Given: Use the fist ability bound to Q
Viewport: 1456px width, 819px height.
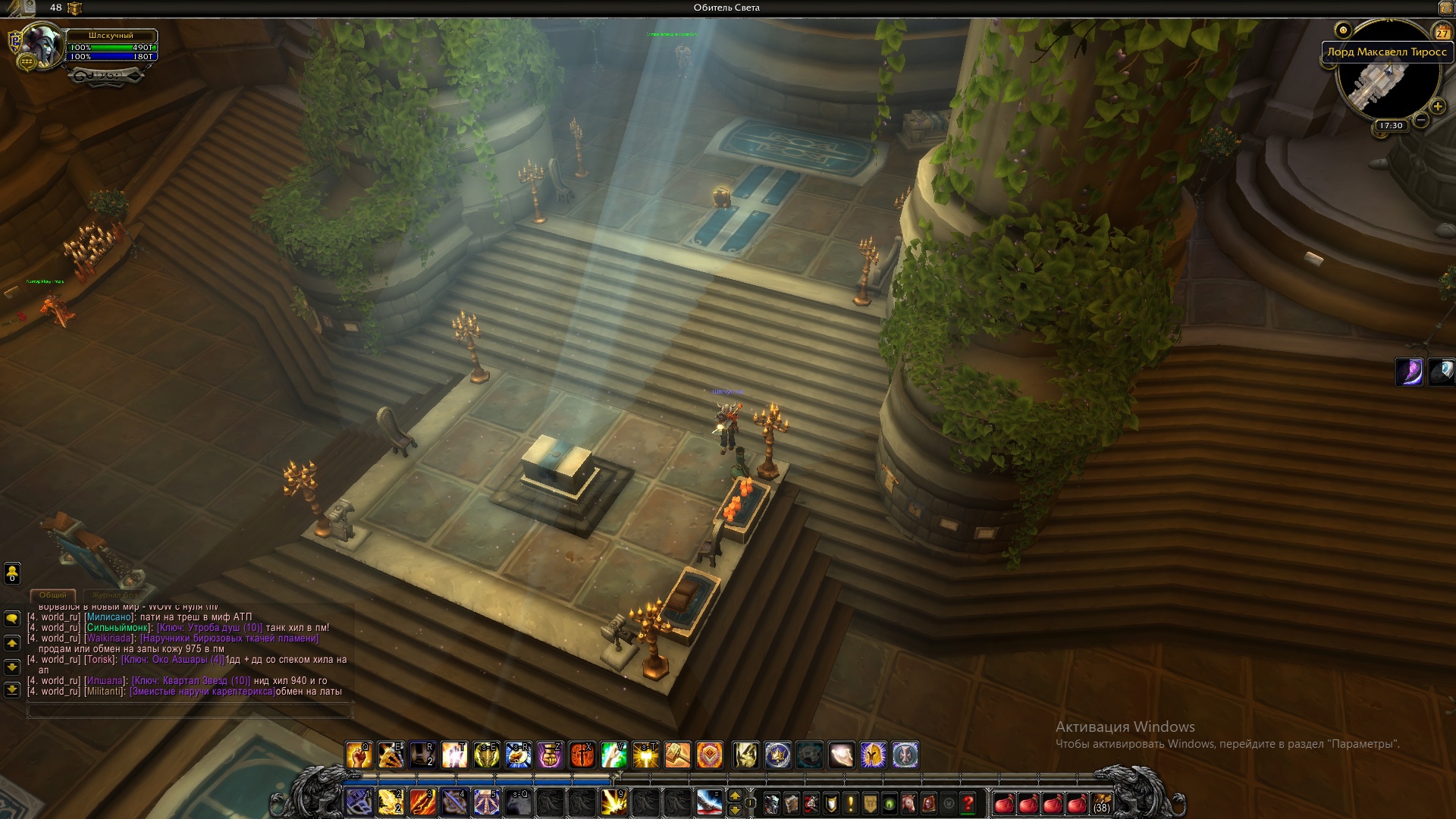Looking at the screenshot, I should coord(359,755).
